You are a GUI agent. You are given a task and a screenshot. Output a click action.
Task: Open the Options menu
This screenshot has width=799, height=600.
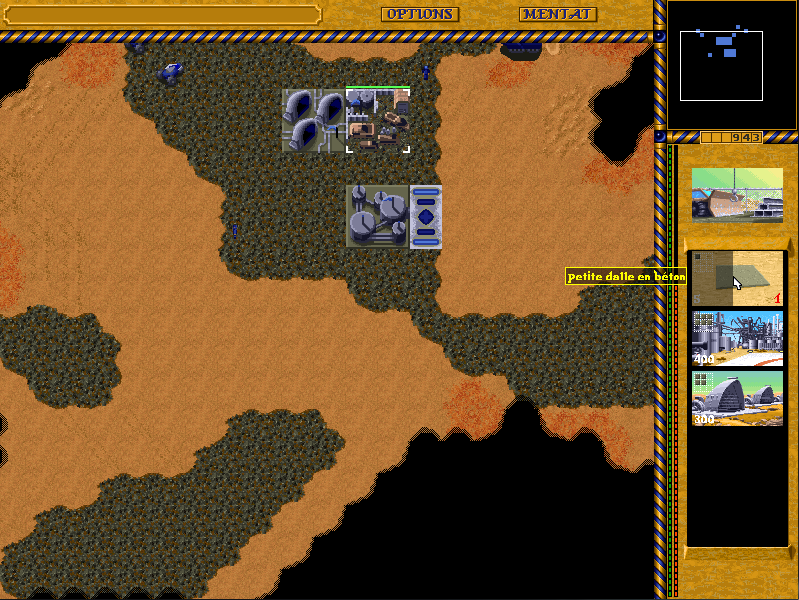[419, 15]
